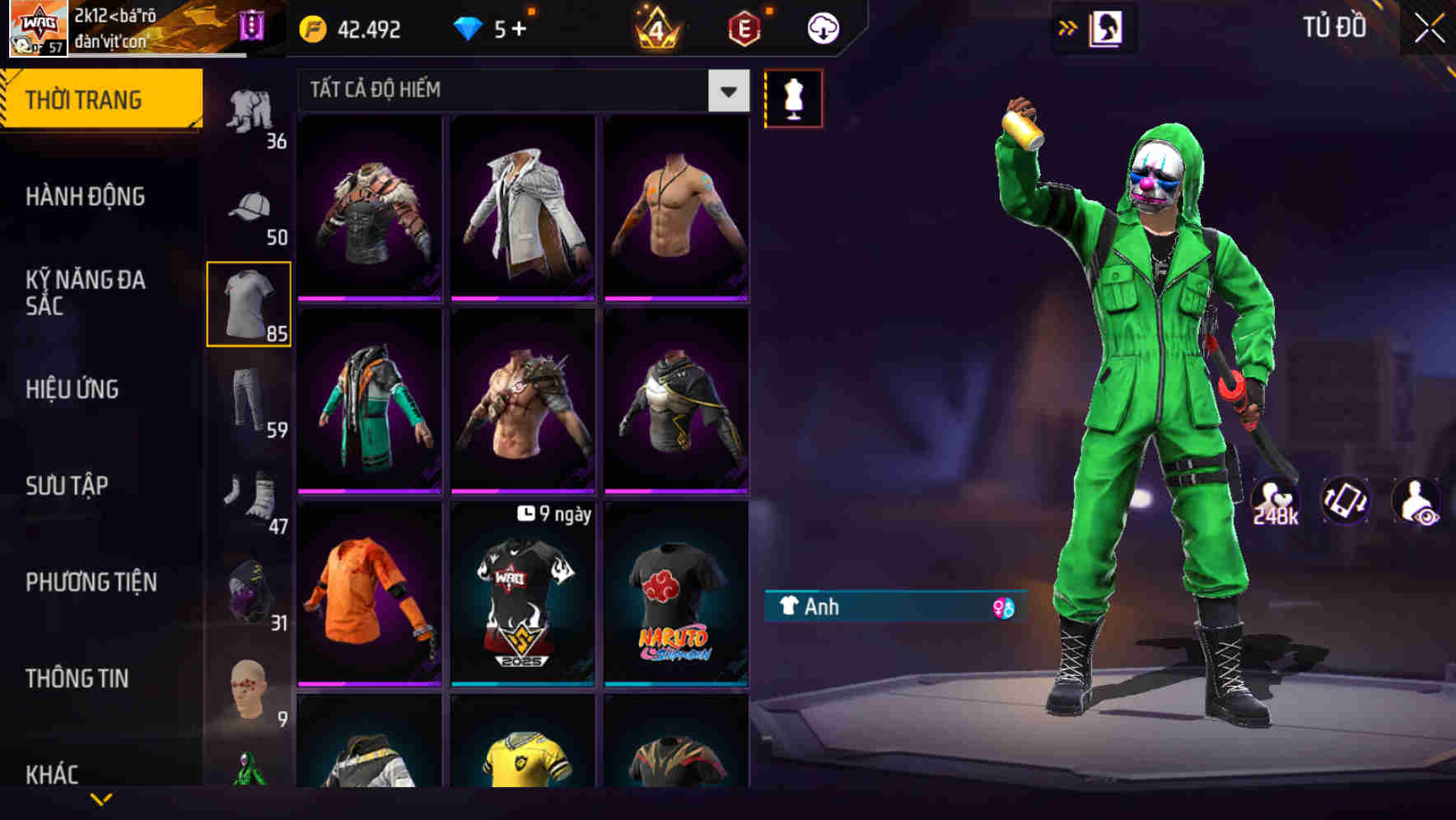The width and height of the screenshot is (1456, 820).
Task: Toggle the cap category showing 50 items
Action: point(250,204)
